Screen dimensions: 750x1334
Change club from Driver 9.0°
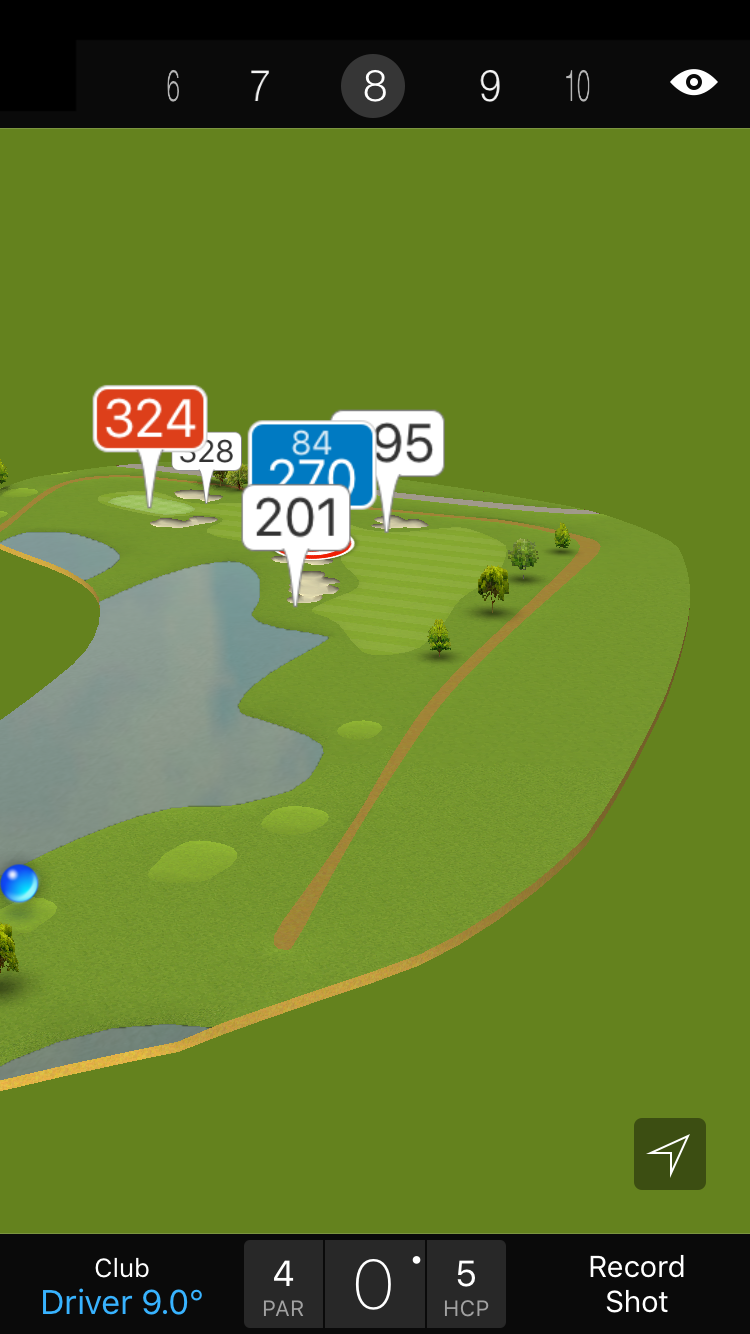point(122,1285)
